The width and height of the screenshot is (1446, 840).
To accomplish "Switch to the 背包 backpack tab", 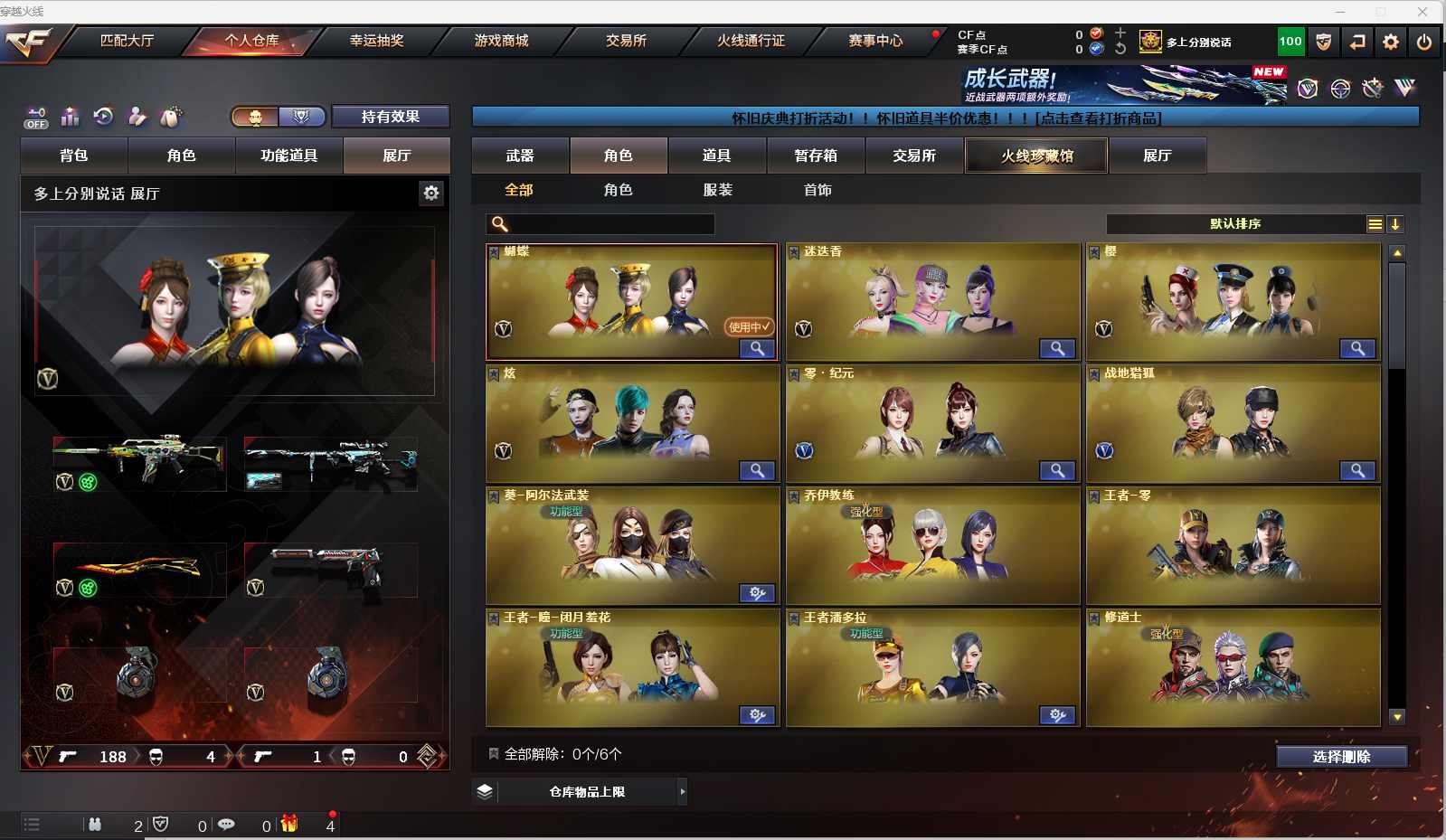I will (x=74, y=156).
